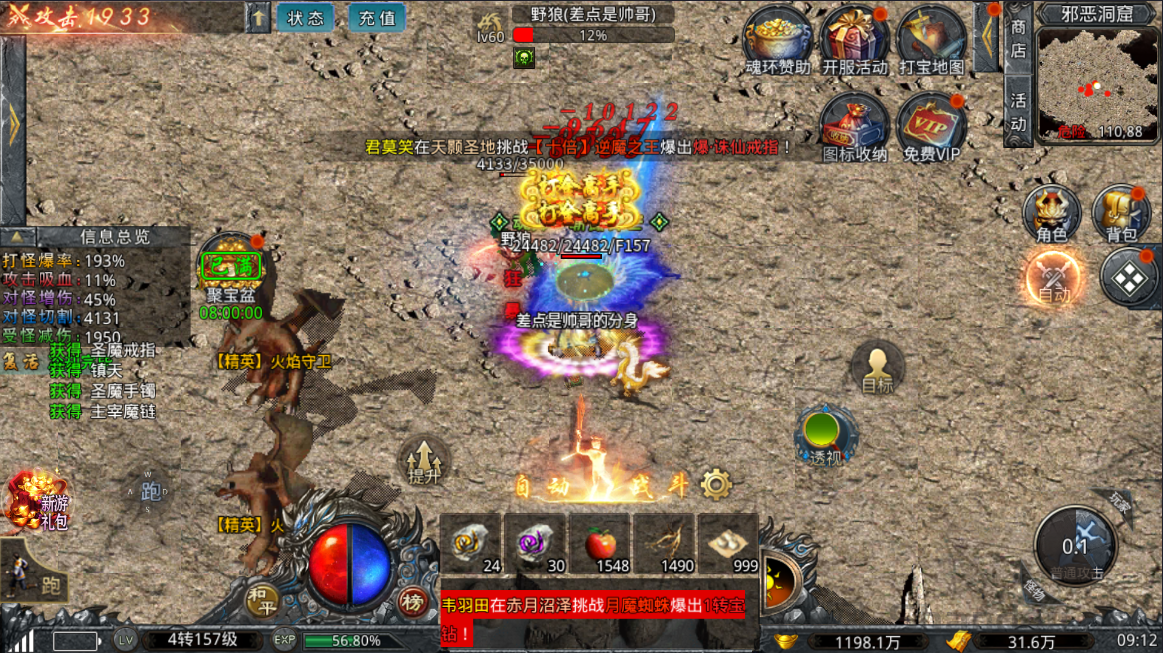Toggle 自动 auto-combat crossed swords button
This screenshot has width=1163, height=653.
coord(1054,276)
